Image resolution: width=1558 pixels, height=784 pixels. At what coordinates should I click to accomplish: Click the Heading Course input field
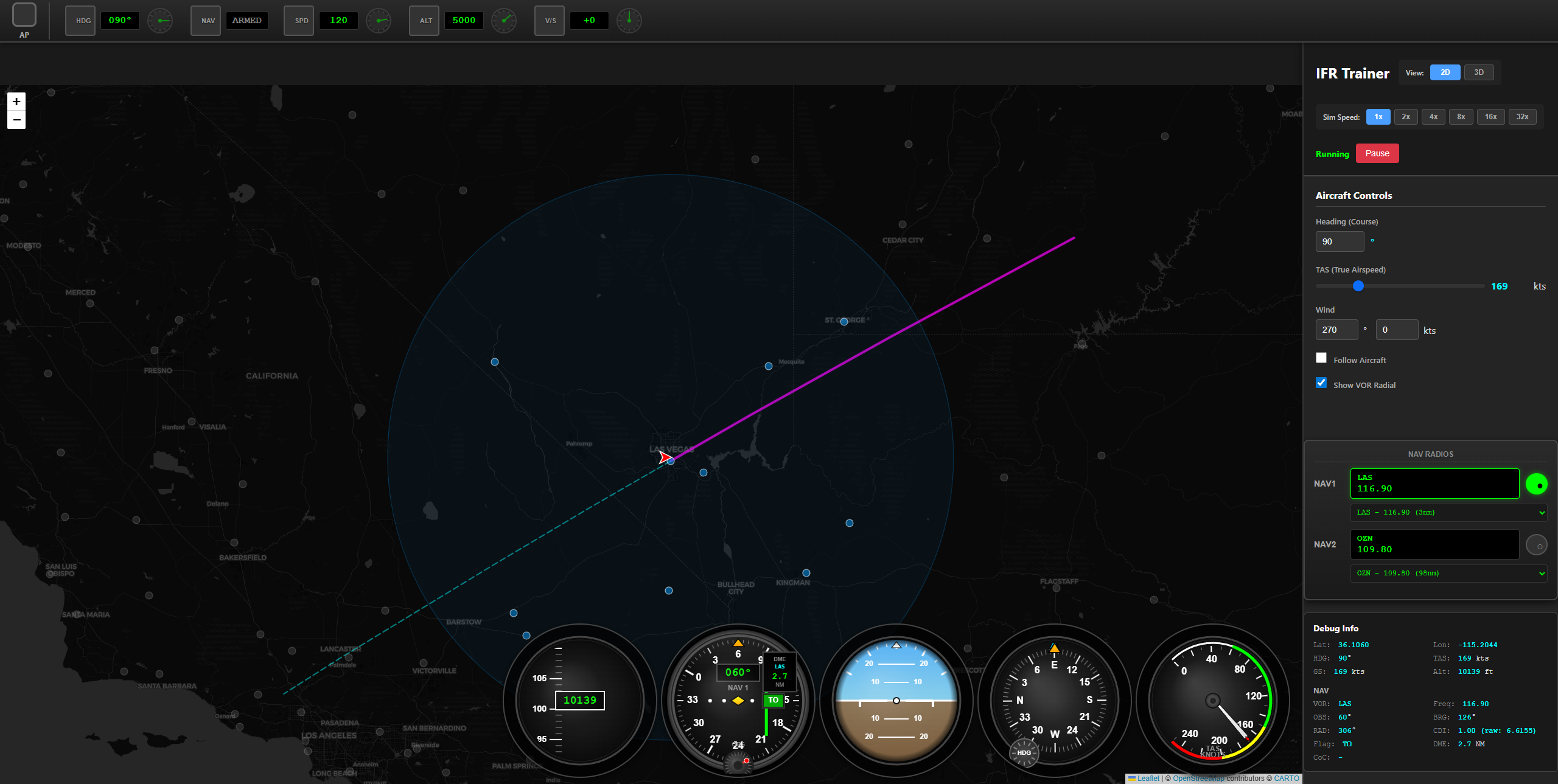(x=1340, y=241)
